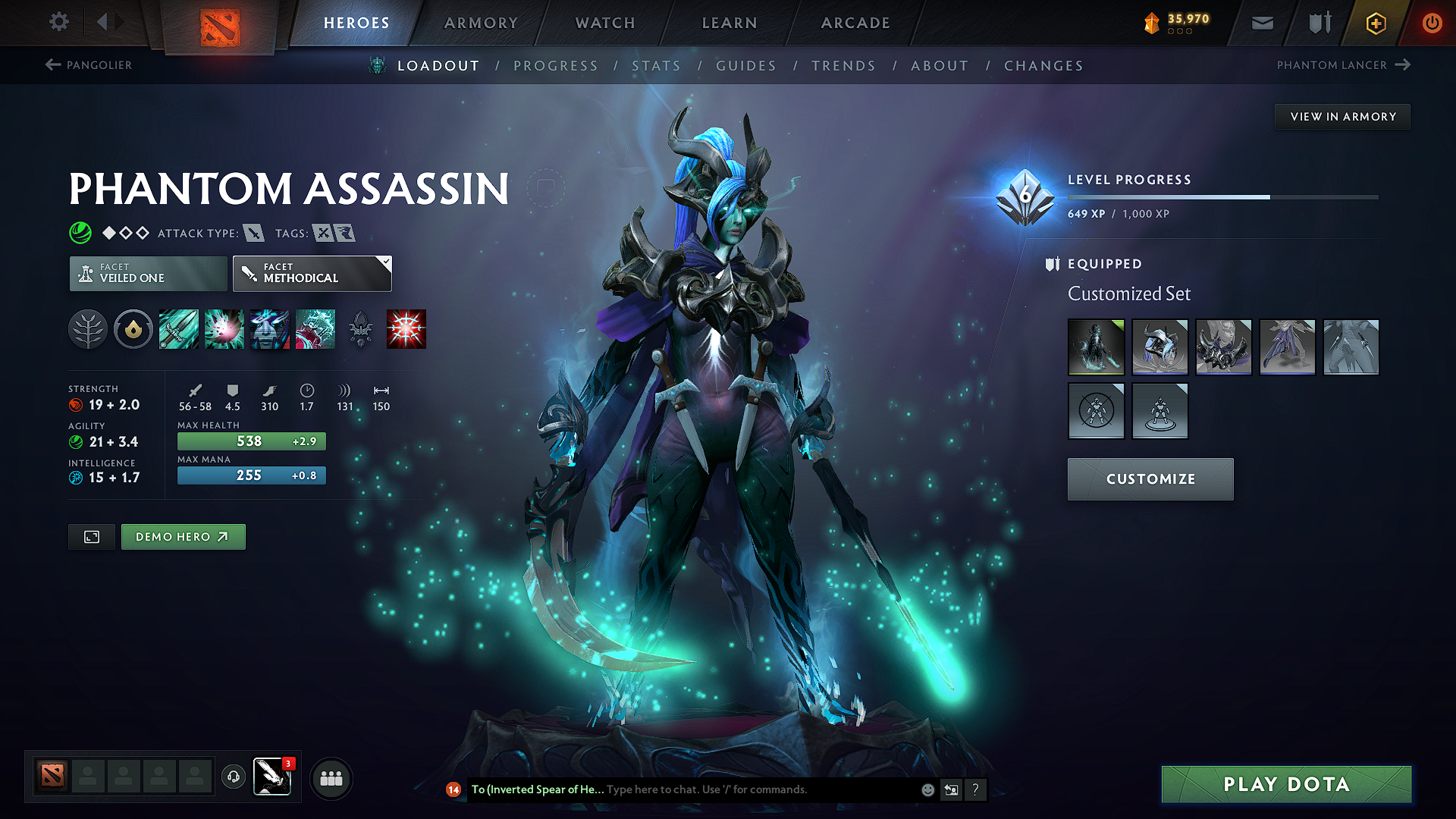Click the envelope mail icon in top bar

pos(1262,22)
